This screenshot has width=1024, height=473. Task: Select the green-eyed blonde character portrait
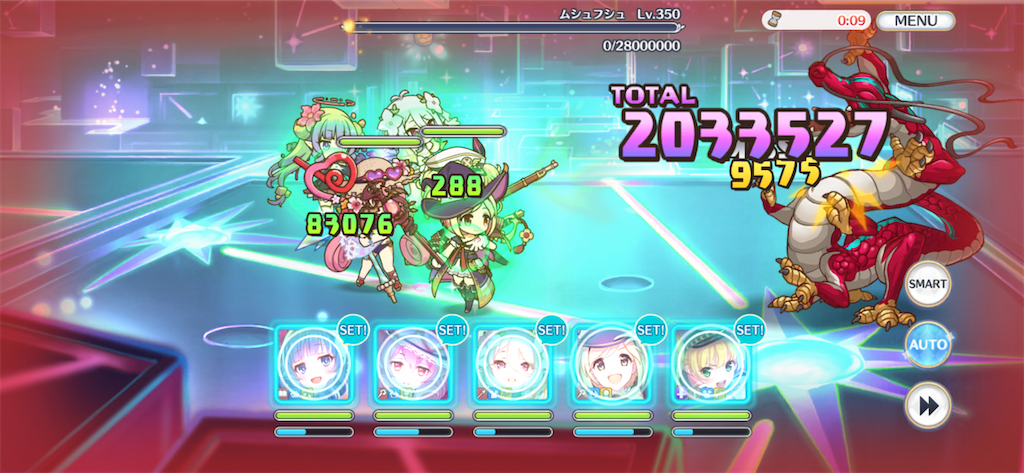pyautogui.click(x=711, y=365)
